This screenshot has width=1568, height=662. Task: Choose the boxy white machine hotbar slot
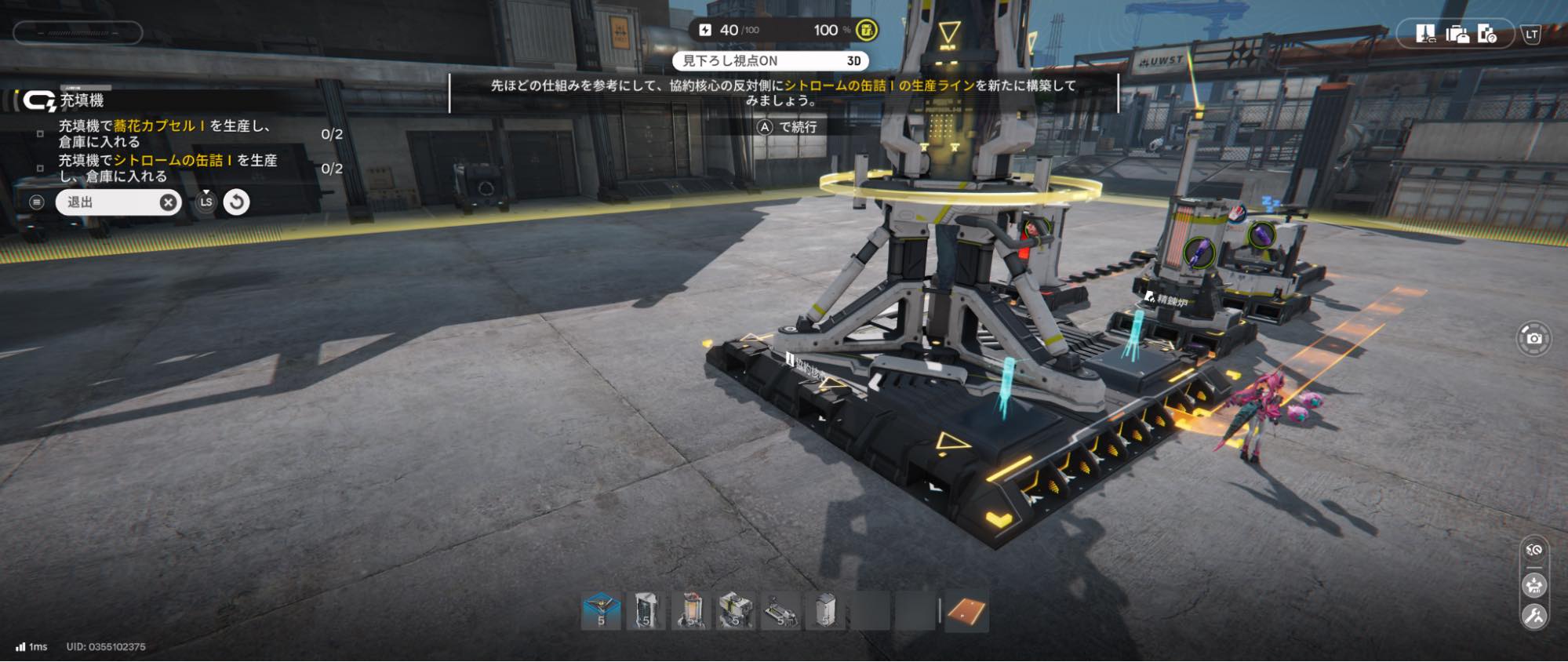[x=736, y=612]
